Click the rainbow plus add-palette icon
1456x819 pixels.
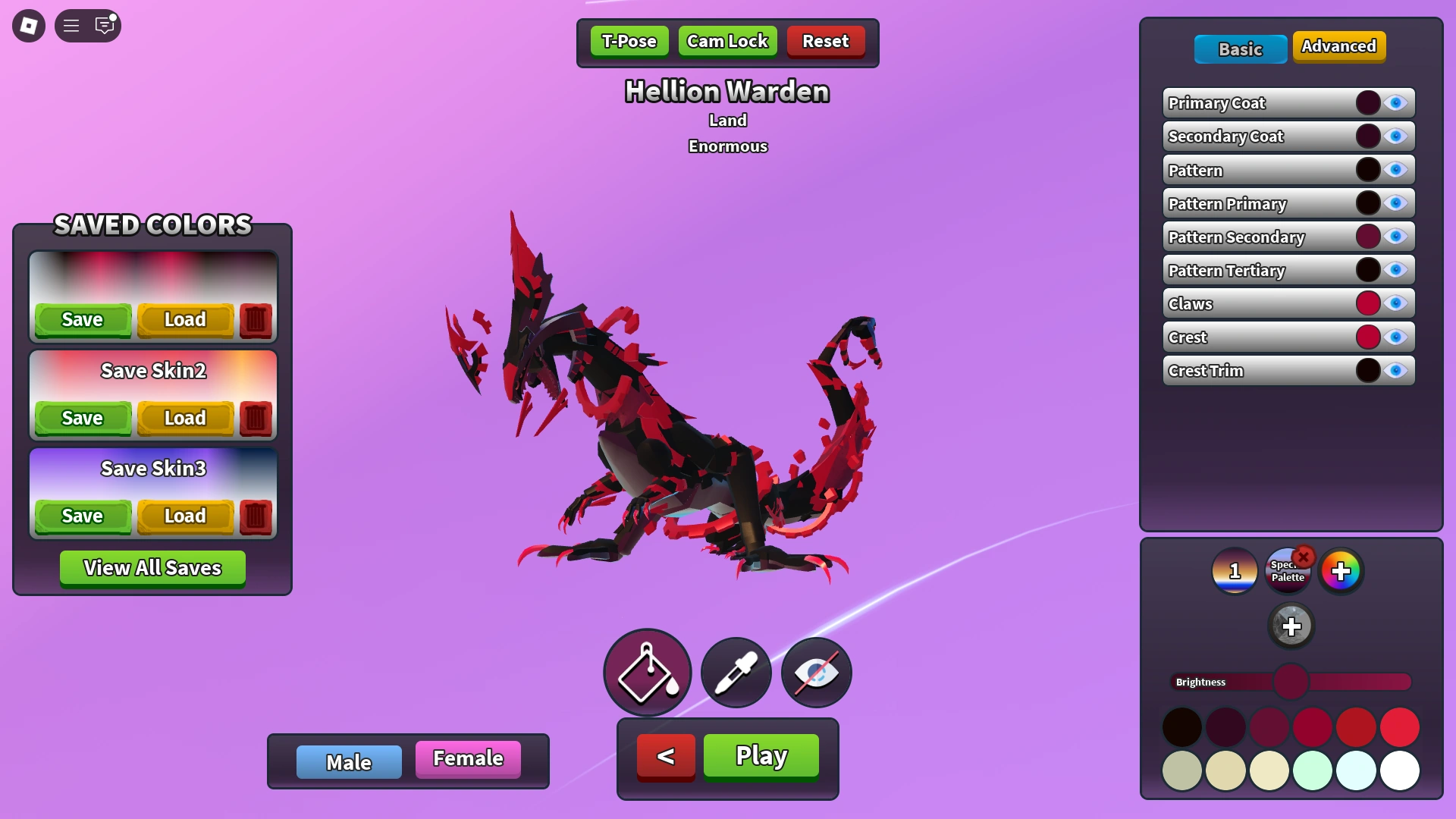pyautogui.click(x=1341, y=571)
